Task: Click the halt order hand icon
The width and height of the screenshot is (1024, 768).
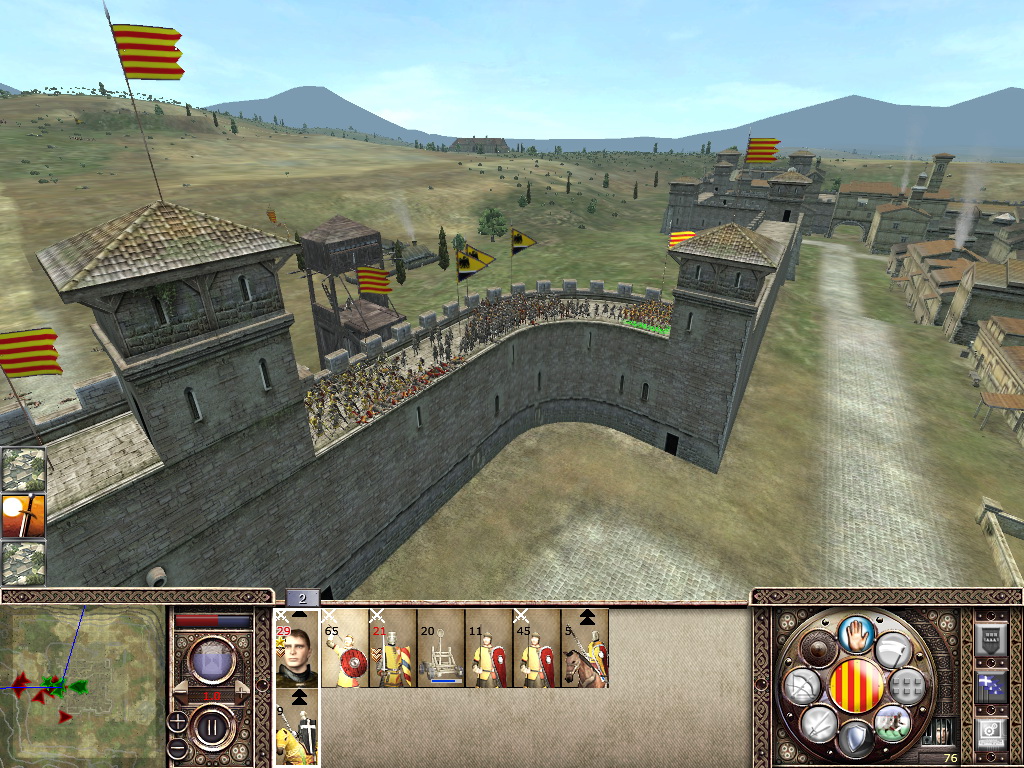Action: [855, 633]
